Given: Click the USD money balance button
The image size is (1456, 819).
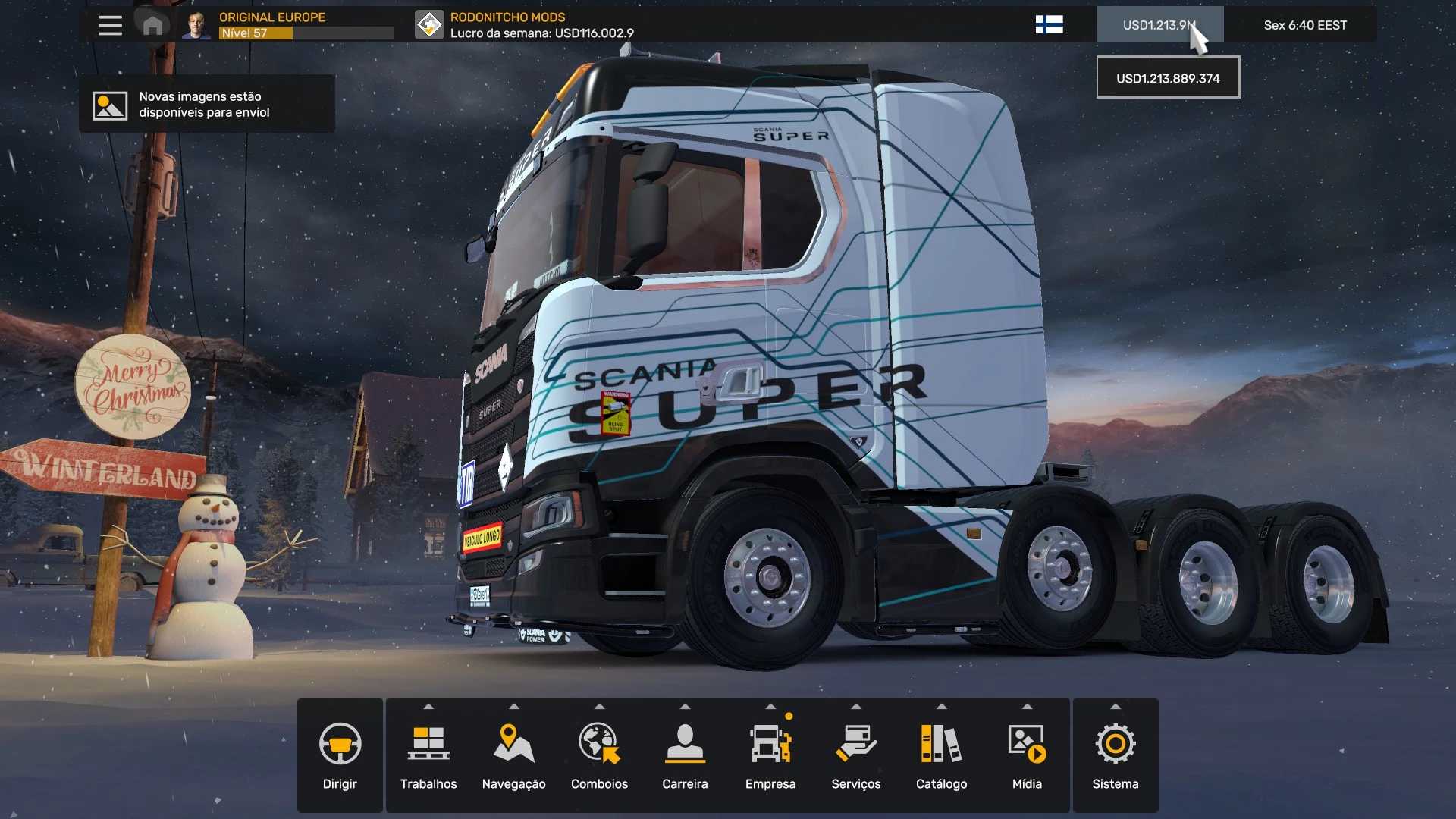Looking at the screenshot, I should point(1159,25).
